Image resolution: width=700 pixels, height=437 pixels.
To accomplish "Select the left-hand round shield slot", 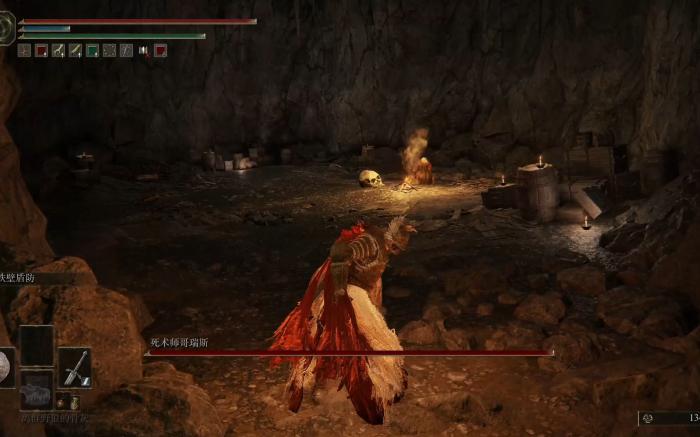I will (5, 367).
